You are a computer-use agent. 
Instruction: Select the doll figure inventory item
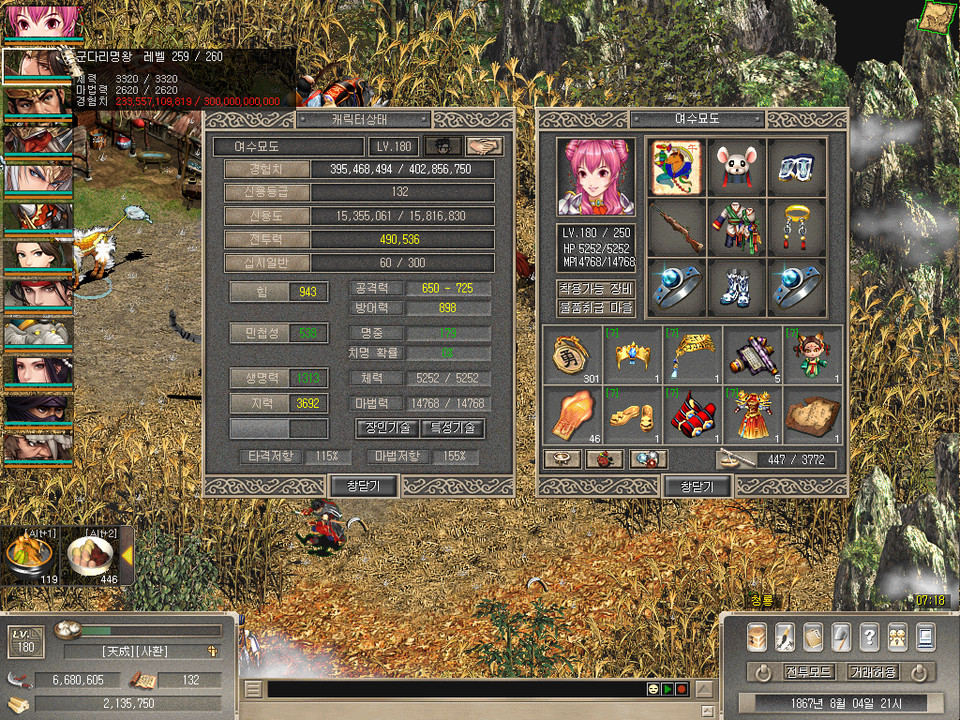click(x=812, y=355)
